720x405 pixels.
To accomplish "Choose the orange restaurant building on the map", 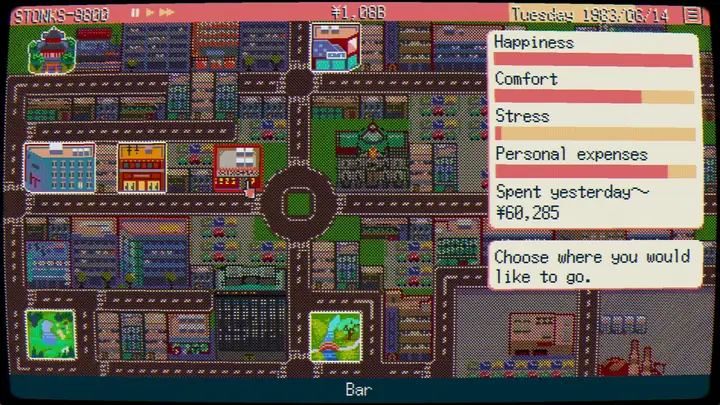I will click(x=141, y=167).
